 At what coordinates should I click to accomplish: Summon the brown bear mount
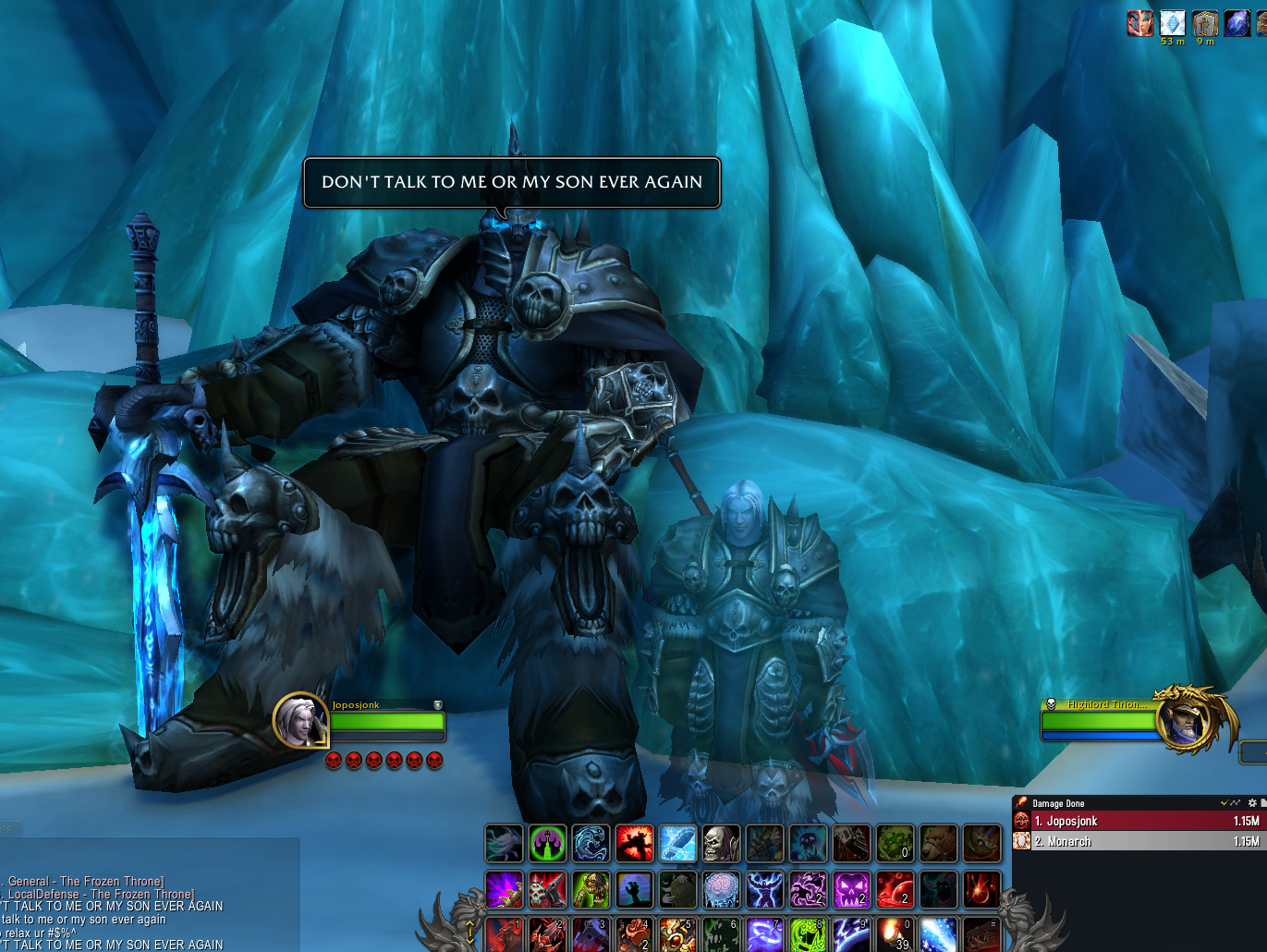point(938,843)
